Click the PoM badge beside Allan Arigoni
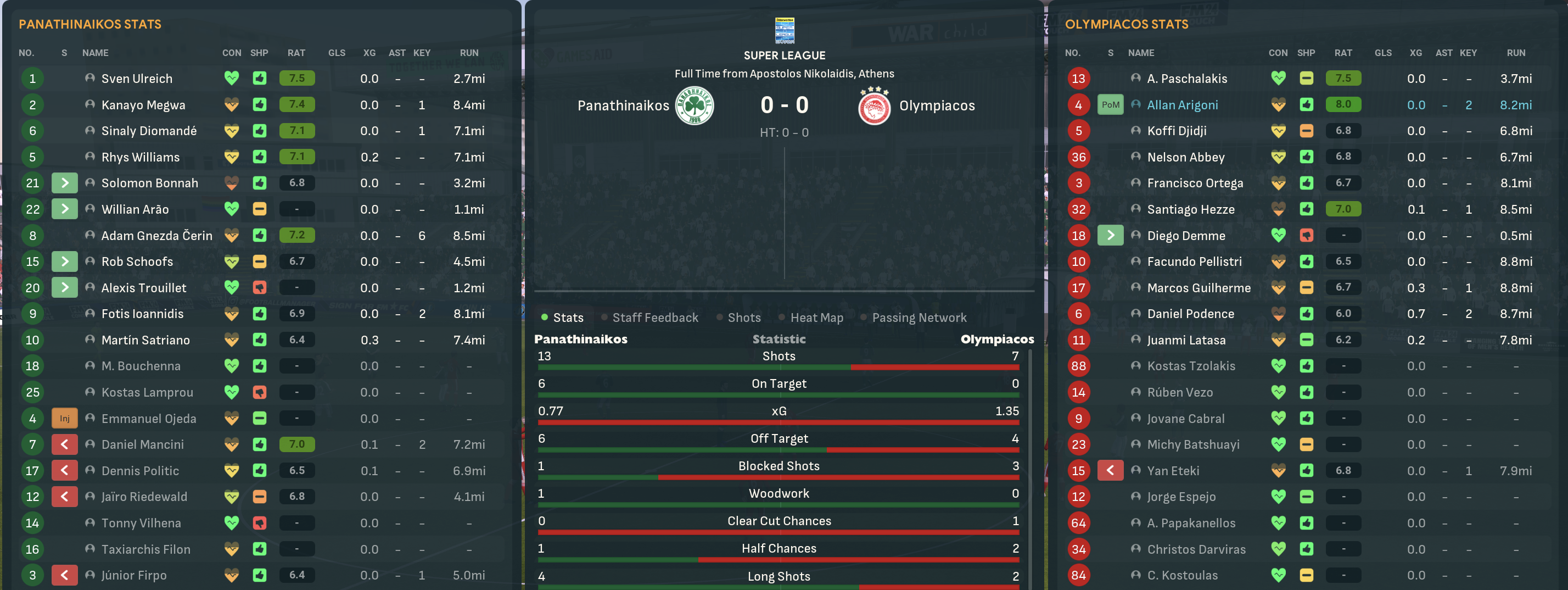 1110,105
